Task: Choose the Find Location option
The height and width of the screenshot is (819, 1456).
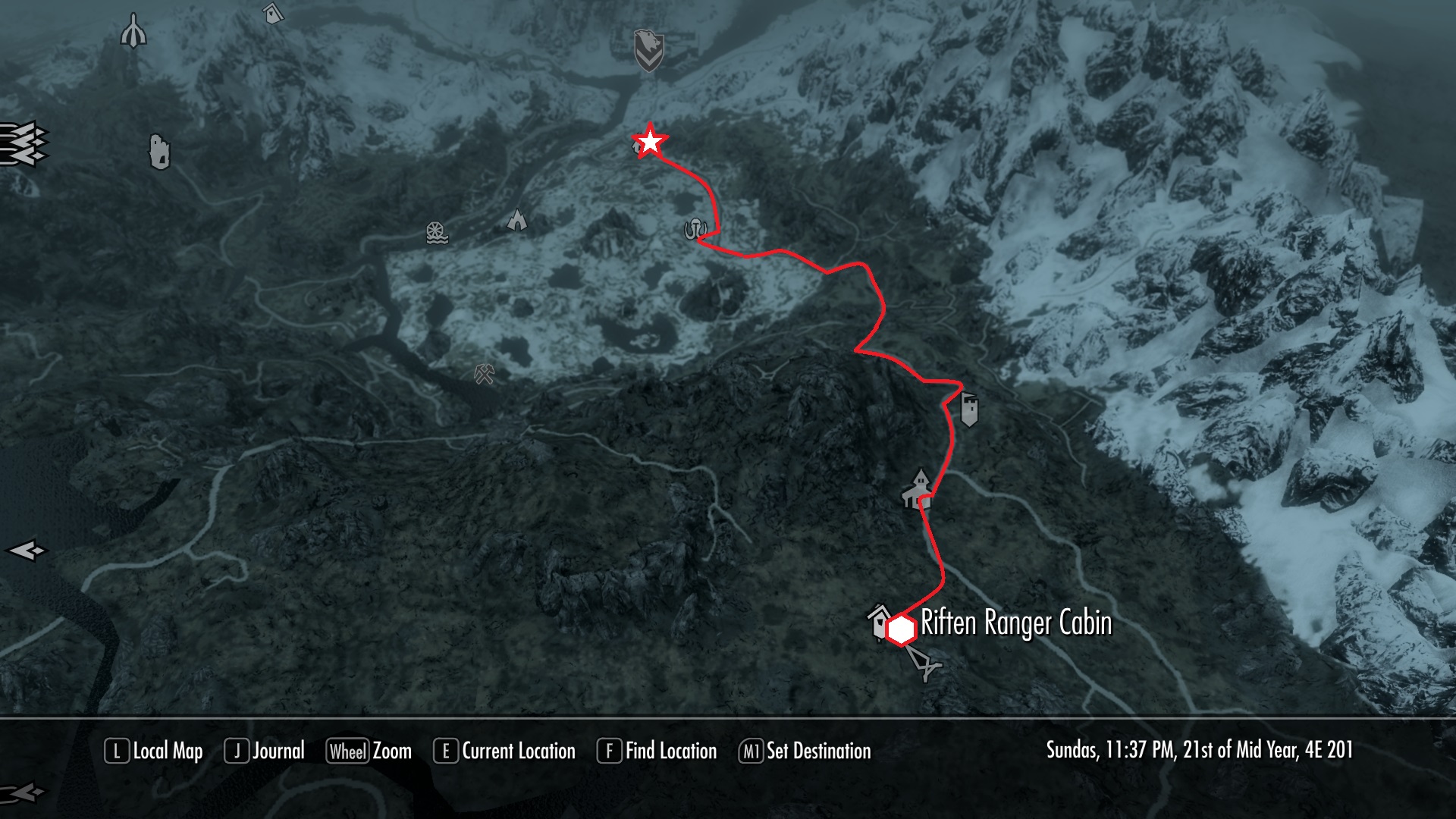Action: point(657,751)
